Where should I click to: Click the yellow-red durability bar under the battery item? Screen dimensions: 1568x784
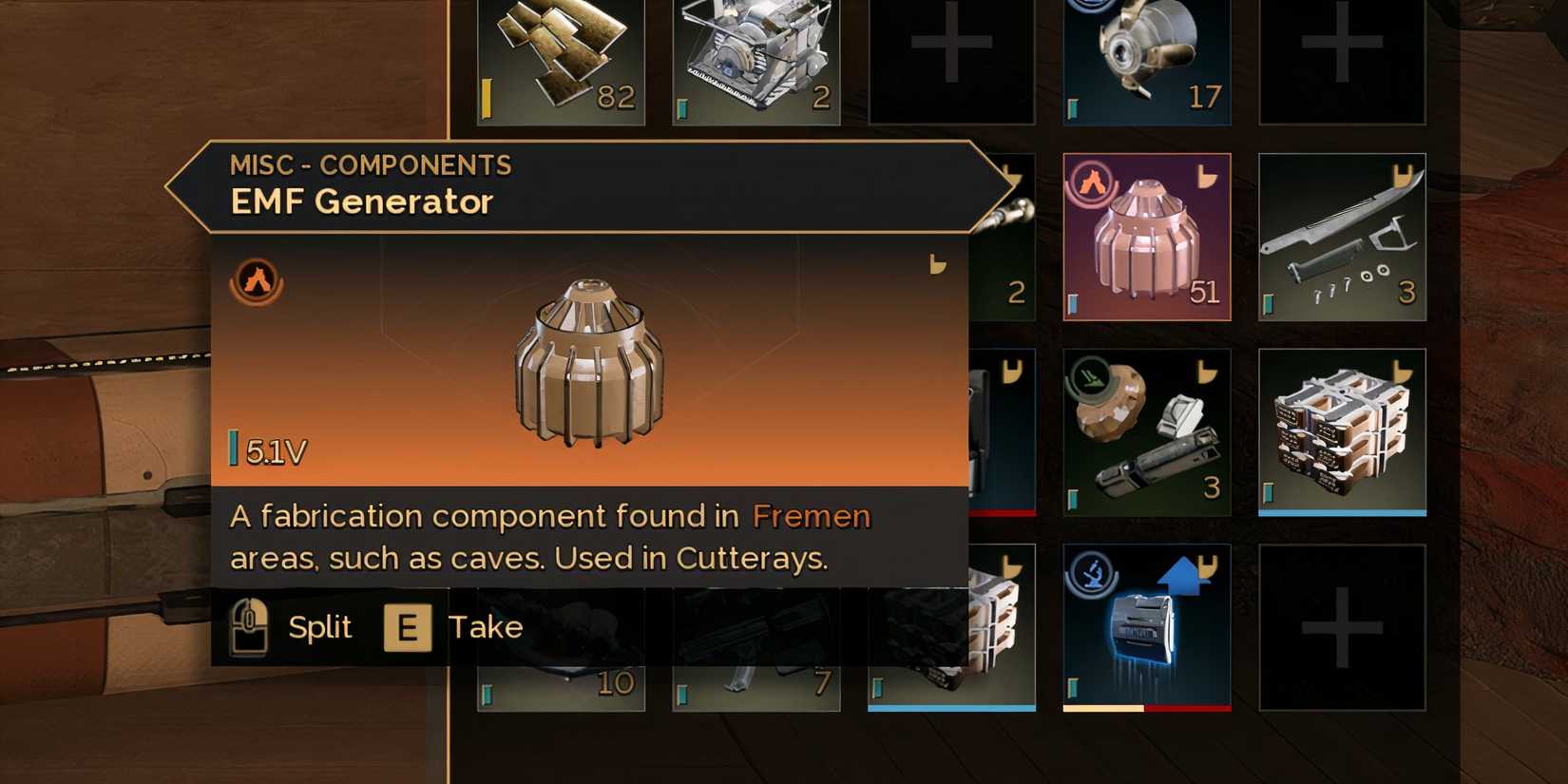pyautogui.click(x=1147, y=707)
